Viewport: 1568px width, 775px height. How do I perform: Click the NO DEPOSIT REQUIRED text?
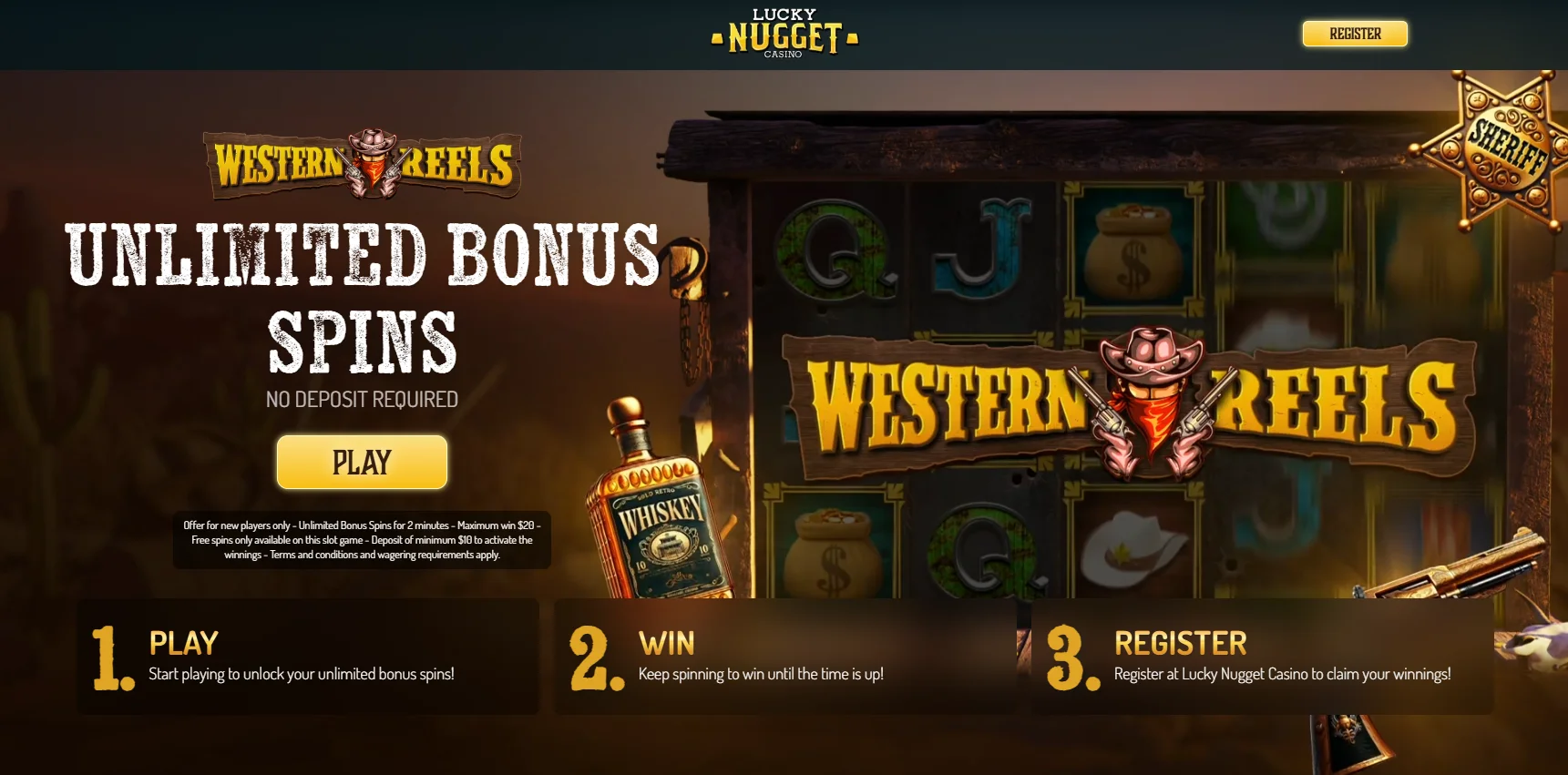point(361,398)
